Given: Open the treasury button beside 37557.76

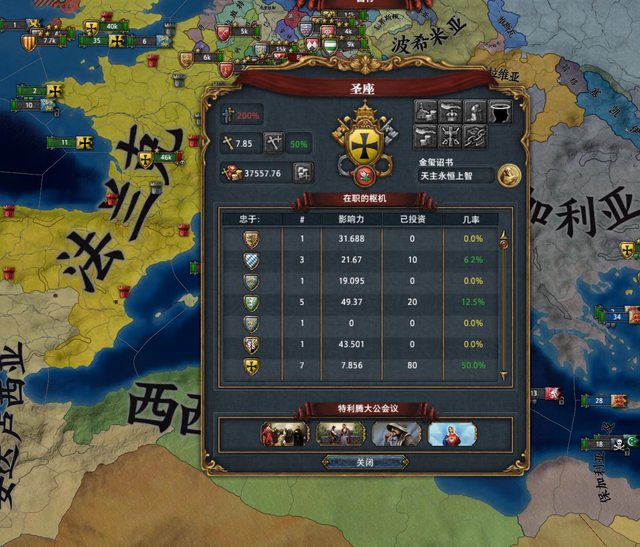Looking at the screenshot, I should tap(304, 172).
